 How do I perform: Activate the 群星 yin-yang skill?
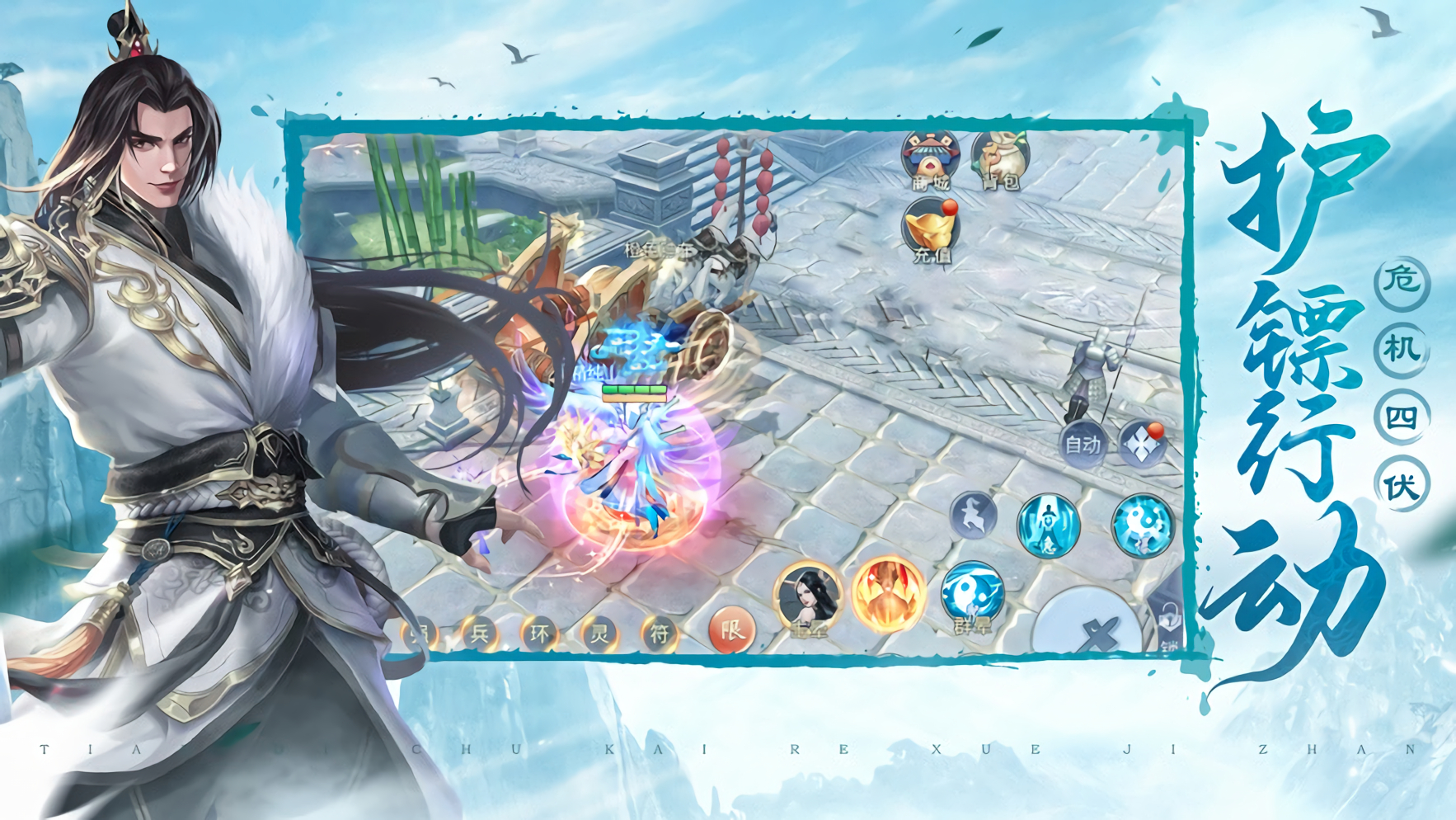[x=972, y=595]
